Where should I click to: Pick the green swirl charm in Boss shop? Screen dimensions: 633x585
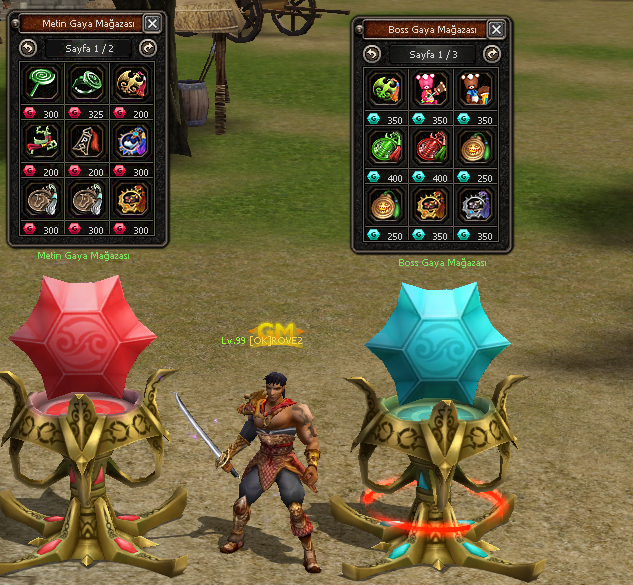pyautogui.click(x=387, y=87)
